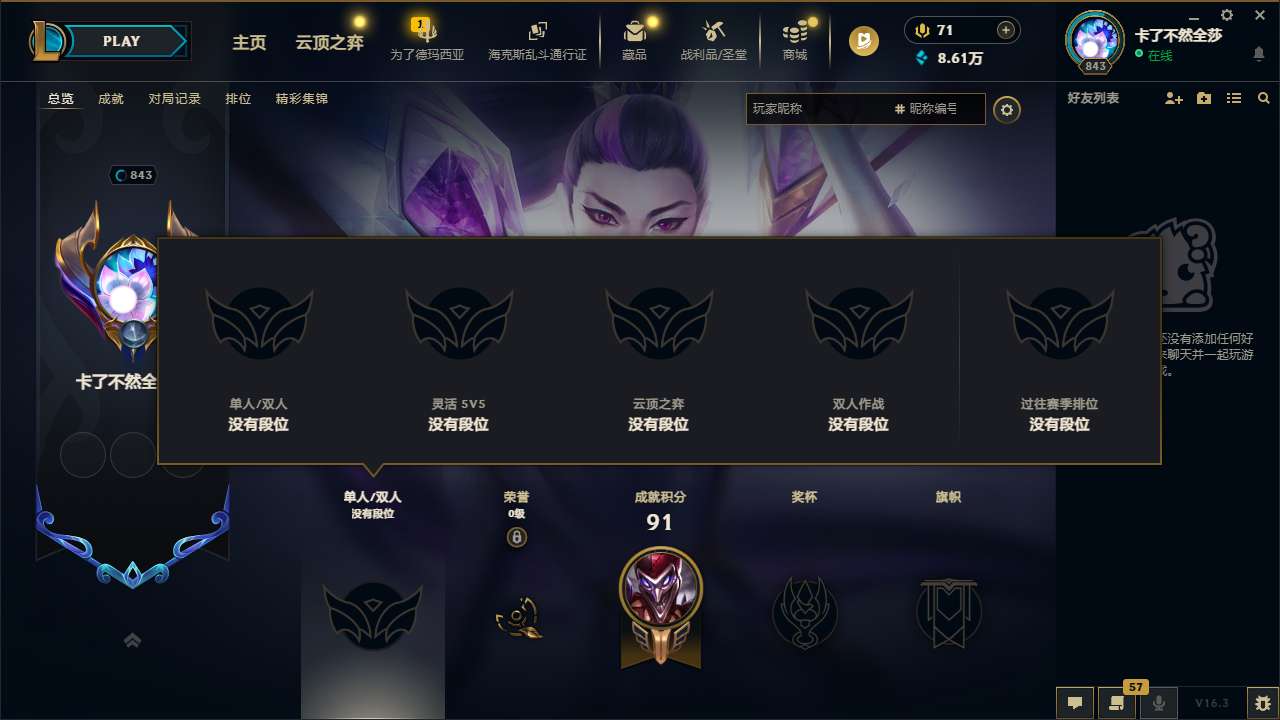The width and height of the screenshot is (1280, 720).
Task: Open the 为了德玛西亚 event page
Action: pyautogui.click(x=426, y=43)
